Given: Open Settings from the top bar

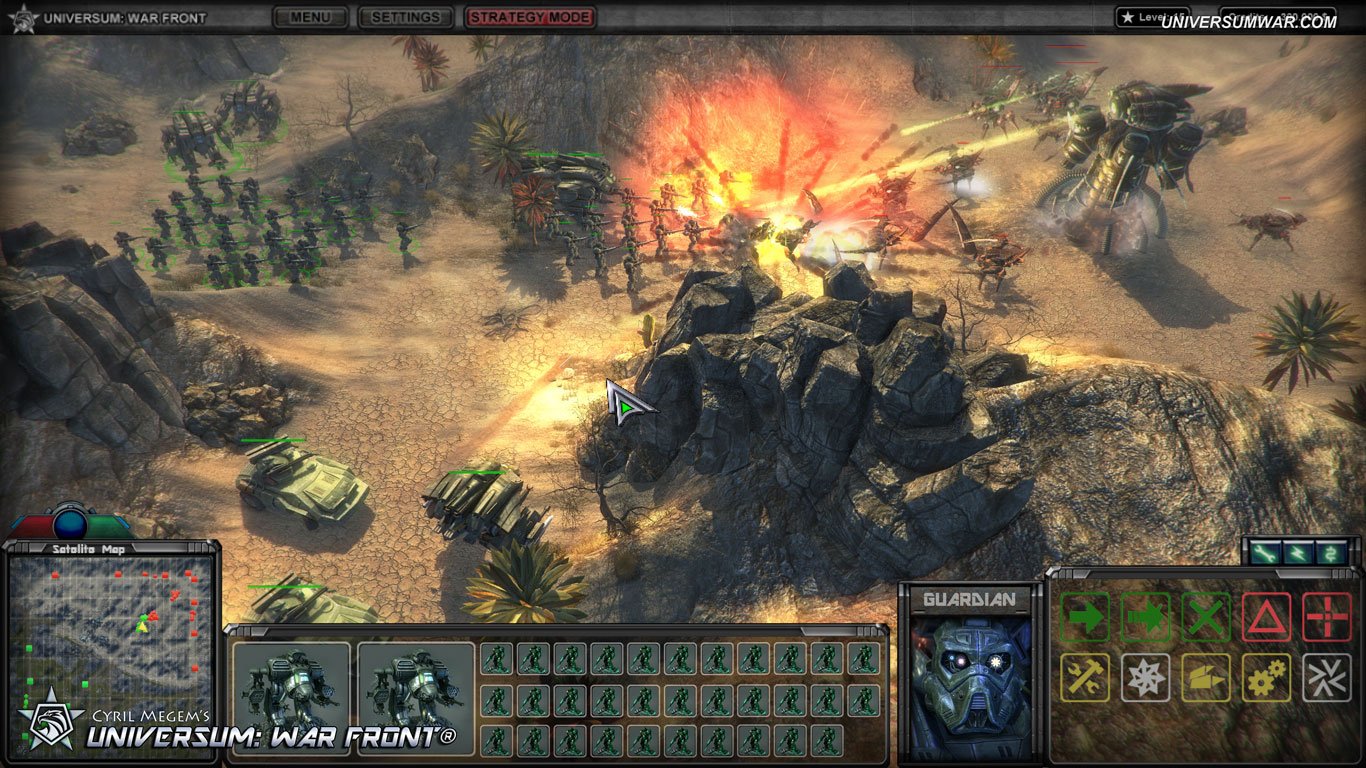Looking at the screenshot, I should (x=405, y=17).
